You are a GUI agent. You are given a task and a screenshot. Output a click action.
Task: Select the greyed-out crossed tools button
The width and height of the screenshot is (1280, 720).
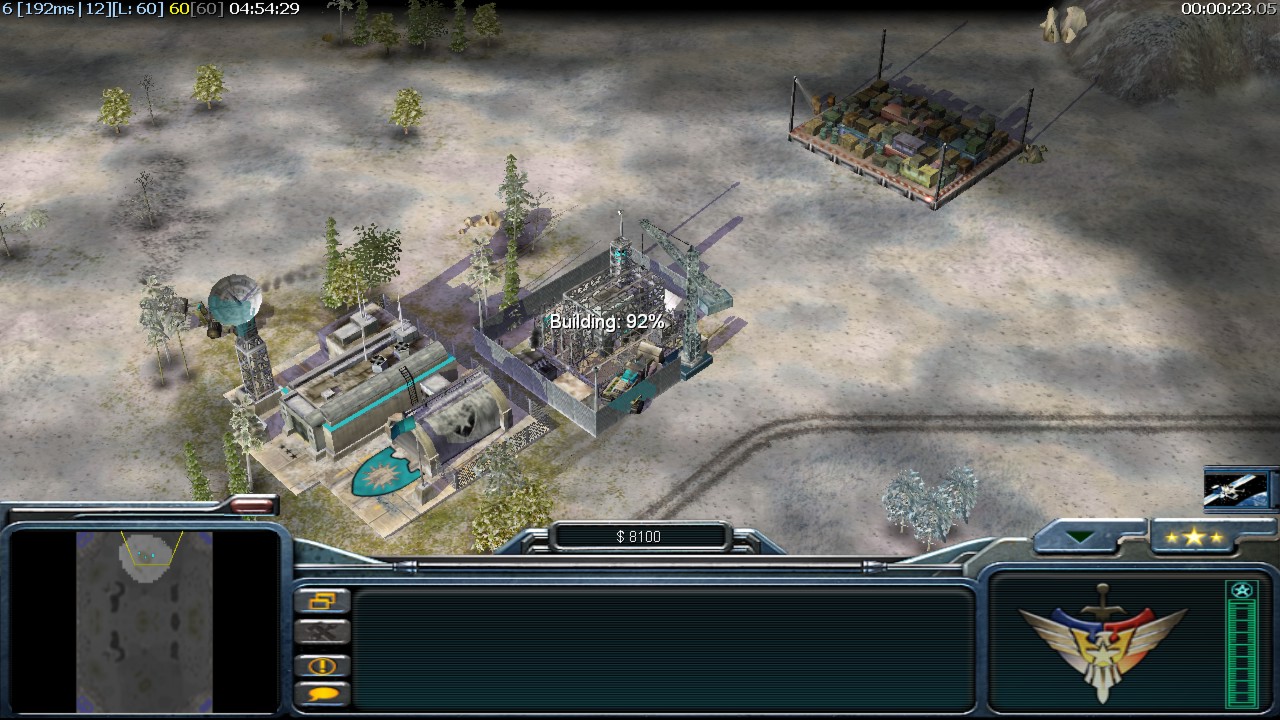322,632
